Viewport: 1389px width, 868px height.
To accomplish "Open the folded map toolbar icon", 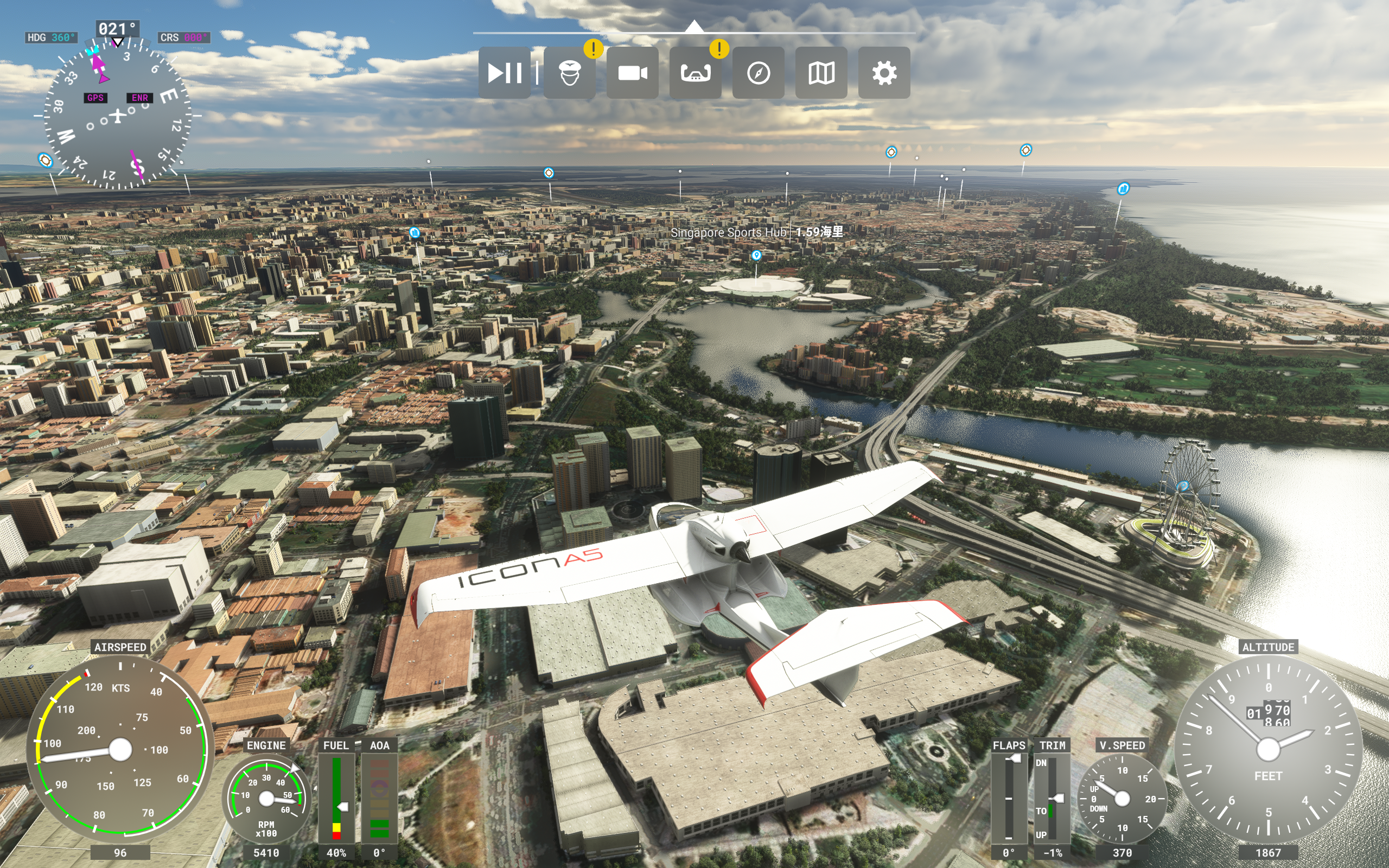I will 821,73.
